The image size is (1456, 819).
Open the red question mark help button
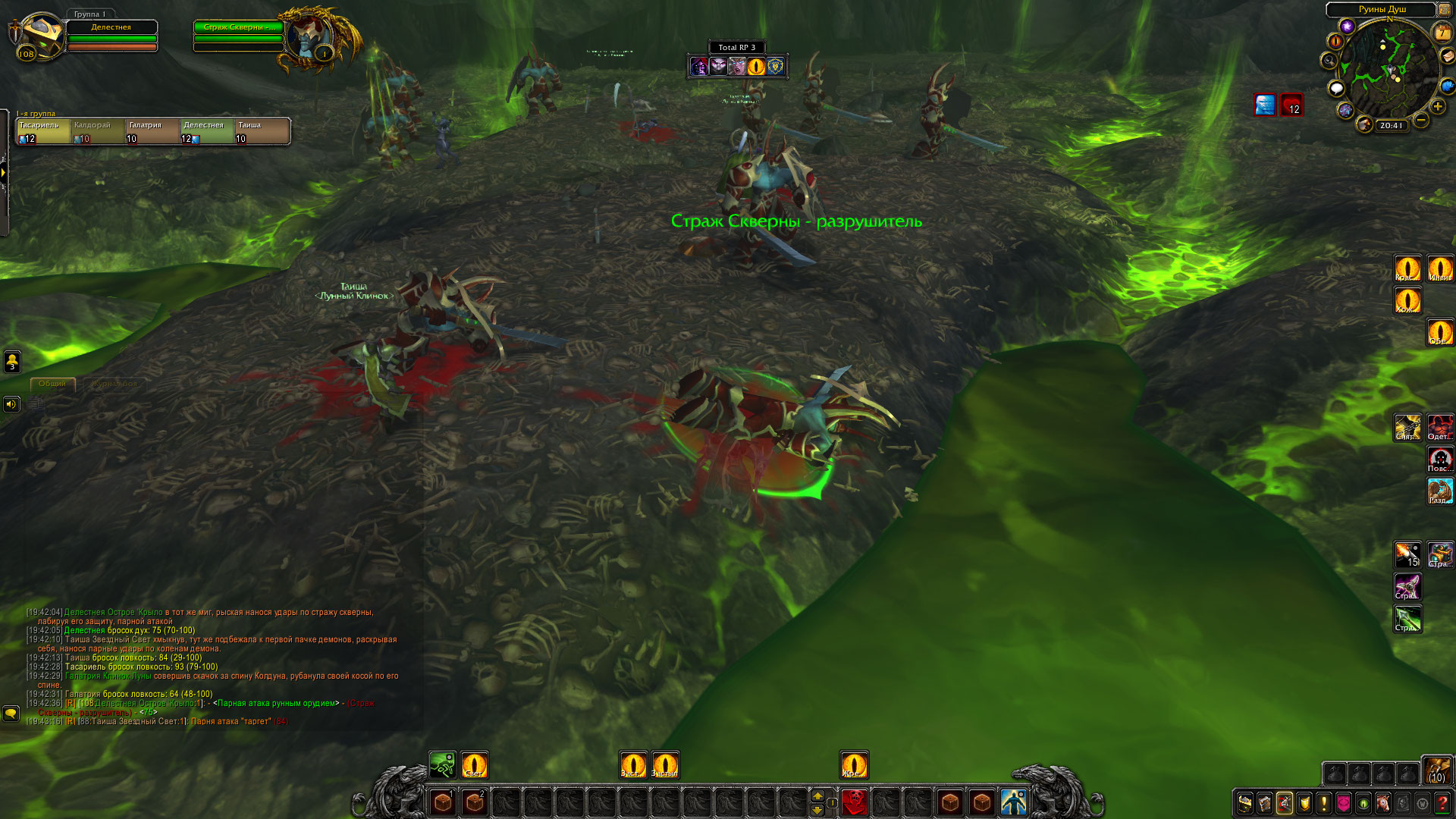point(1442,802)
